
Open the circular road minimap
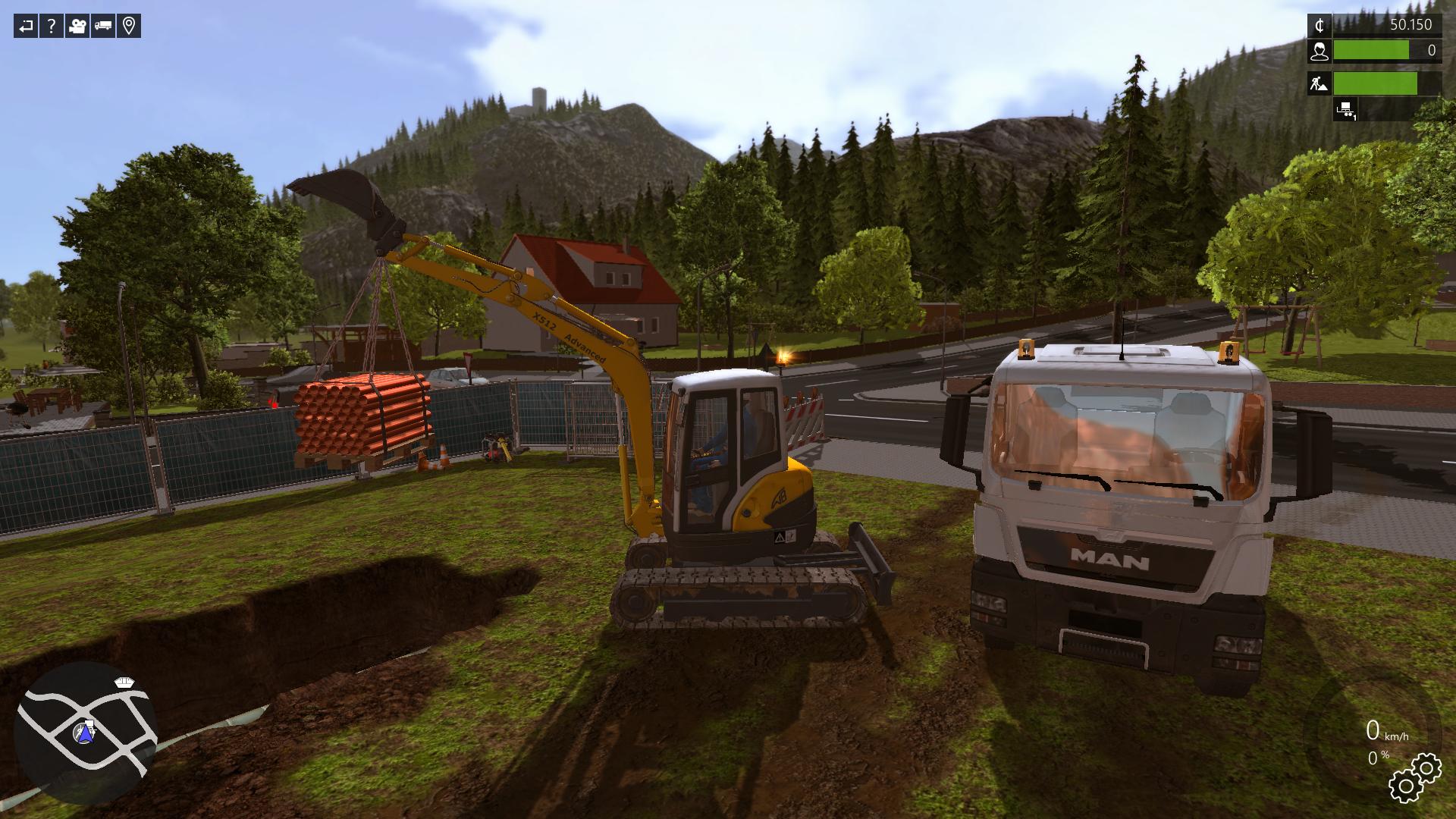click(83, 732)
